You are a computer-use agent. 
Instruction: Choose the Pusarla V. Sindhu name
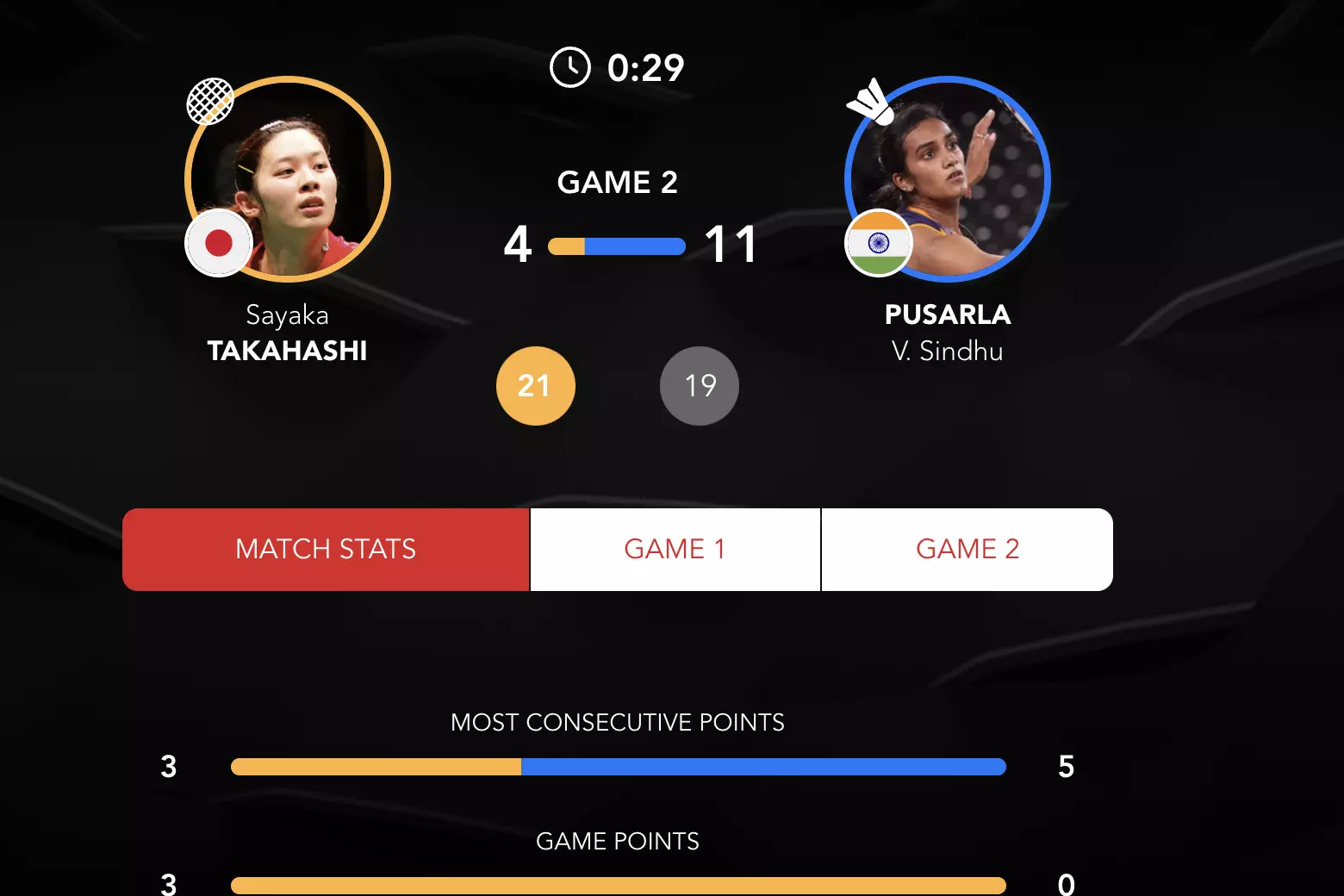pos(948,333)
